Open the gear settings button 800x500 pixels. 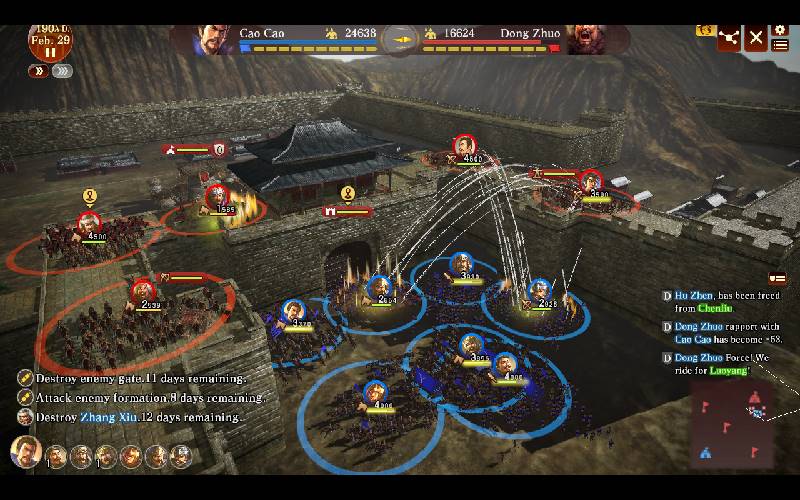(780, 30)
